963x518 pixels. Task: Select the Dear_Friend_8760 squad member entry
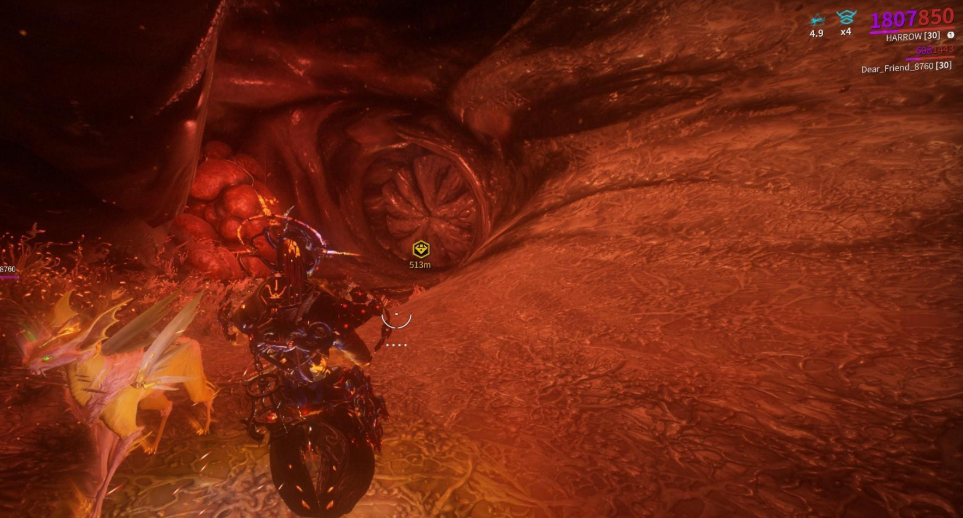pyautogui.click(x=906, y=67)
